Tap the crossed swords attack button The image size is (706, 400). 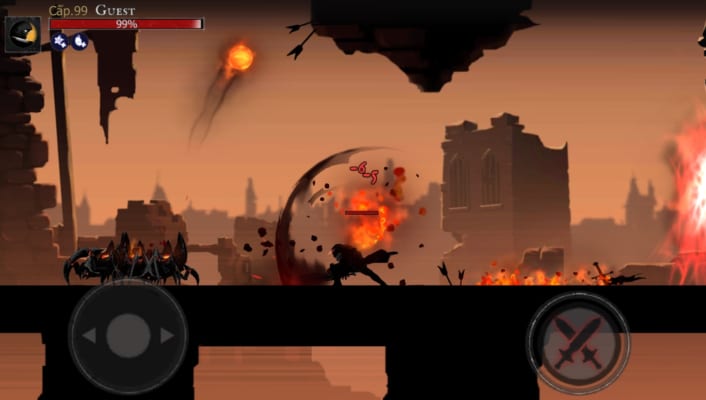coord(578,342)
